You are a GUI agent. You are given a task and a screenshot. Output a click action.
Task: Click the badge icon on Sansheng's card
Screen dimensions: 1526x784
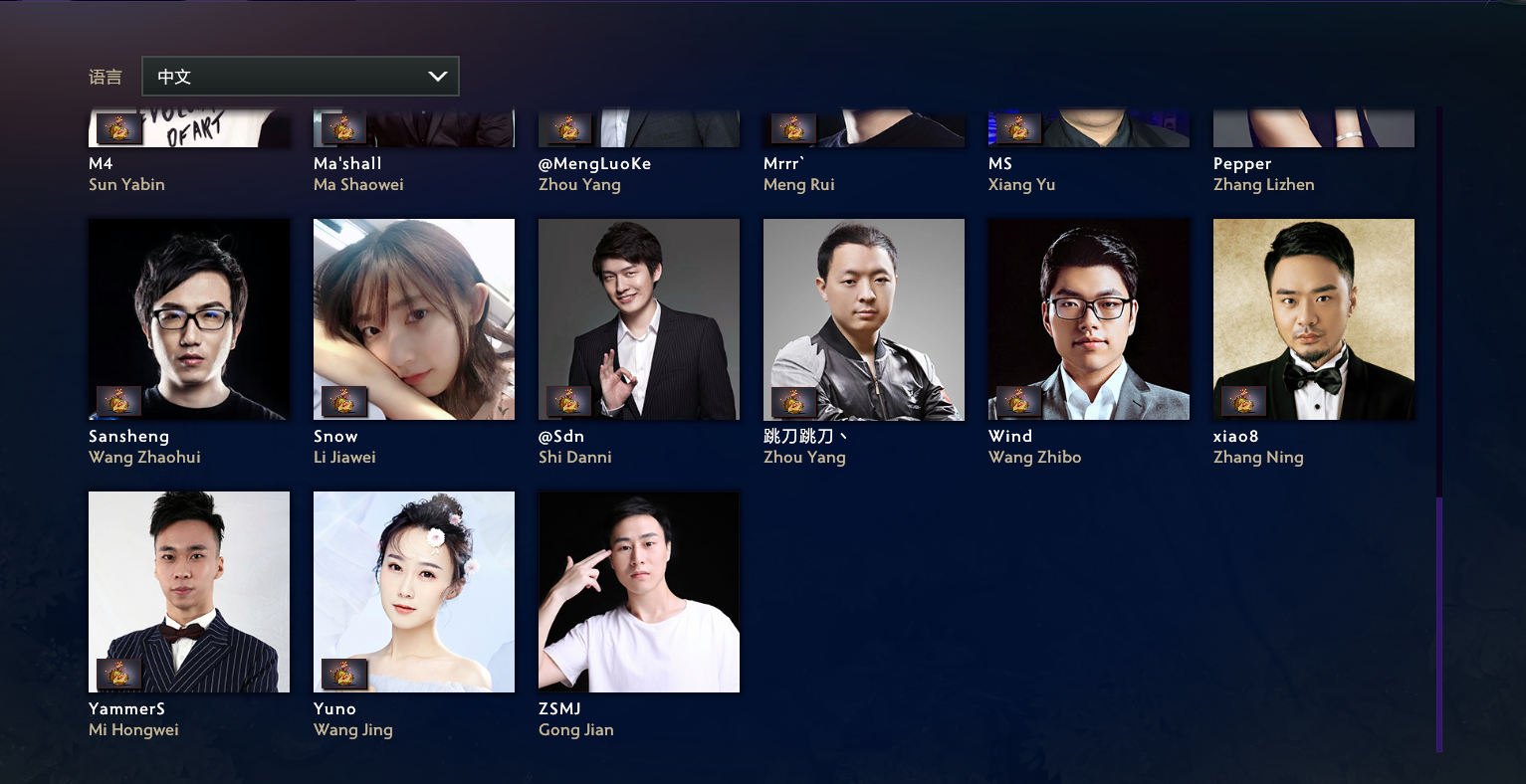click(x=119, y=401)
